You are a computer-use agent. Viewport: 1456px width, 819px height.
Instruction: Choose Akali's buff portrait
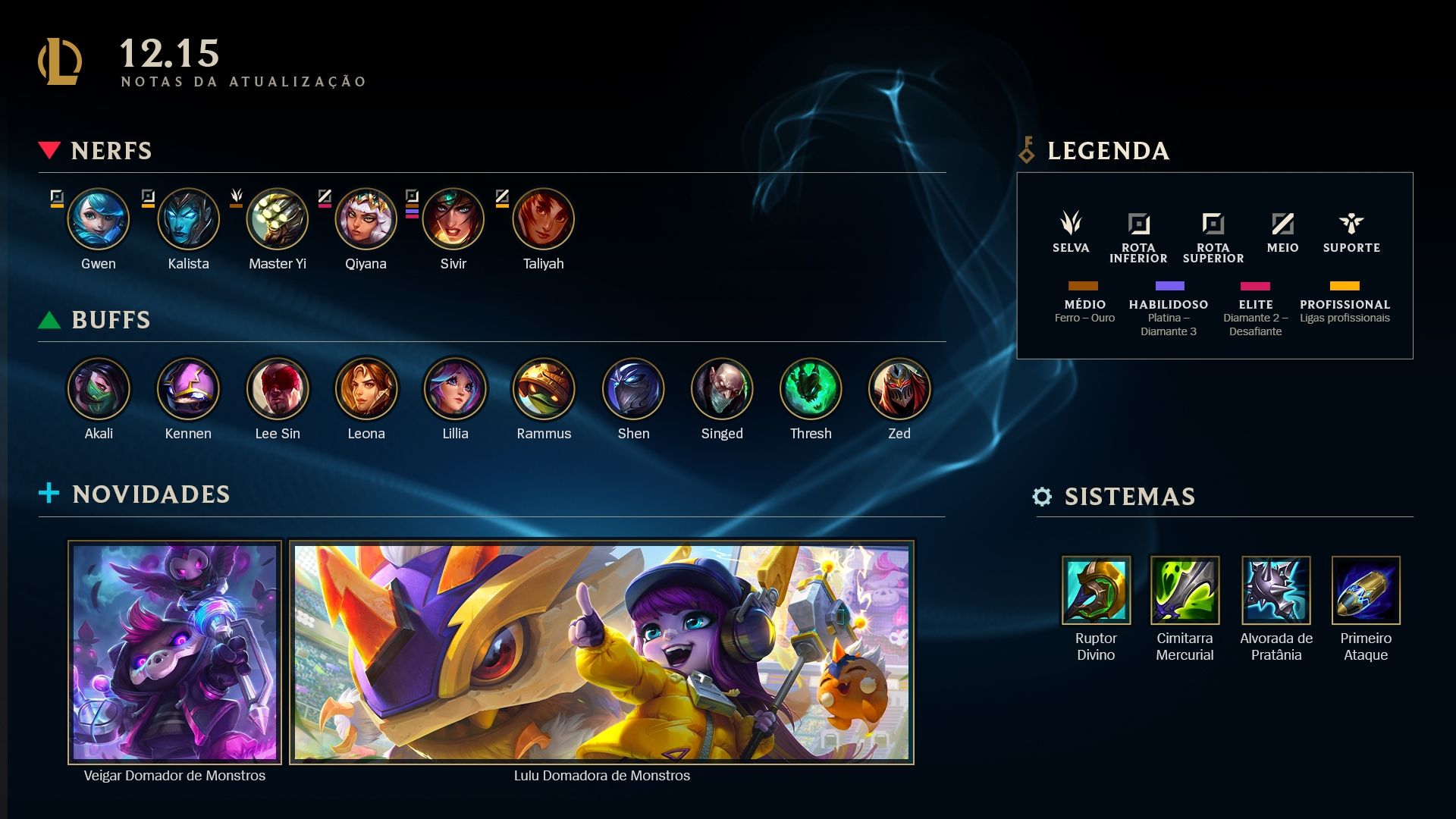coord(99,389)
